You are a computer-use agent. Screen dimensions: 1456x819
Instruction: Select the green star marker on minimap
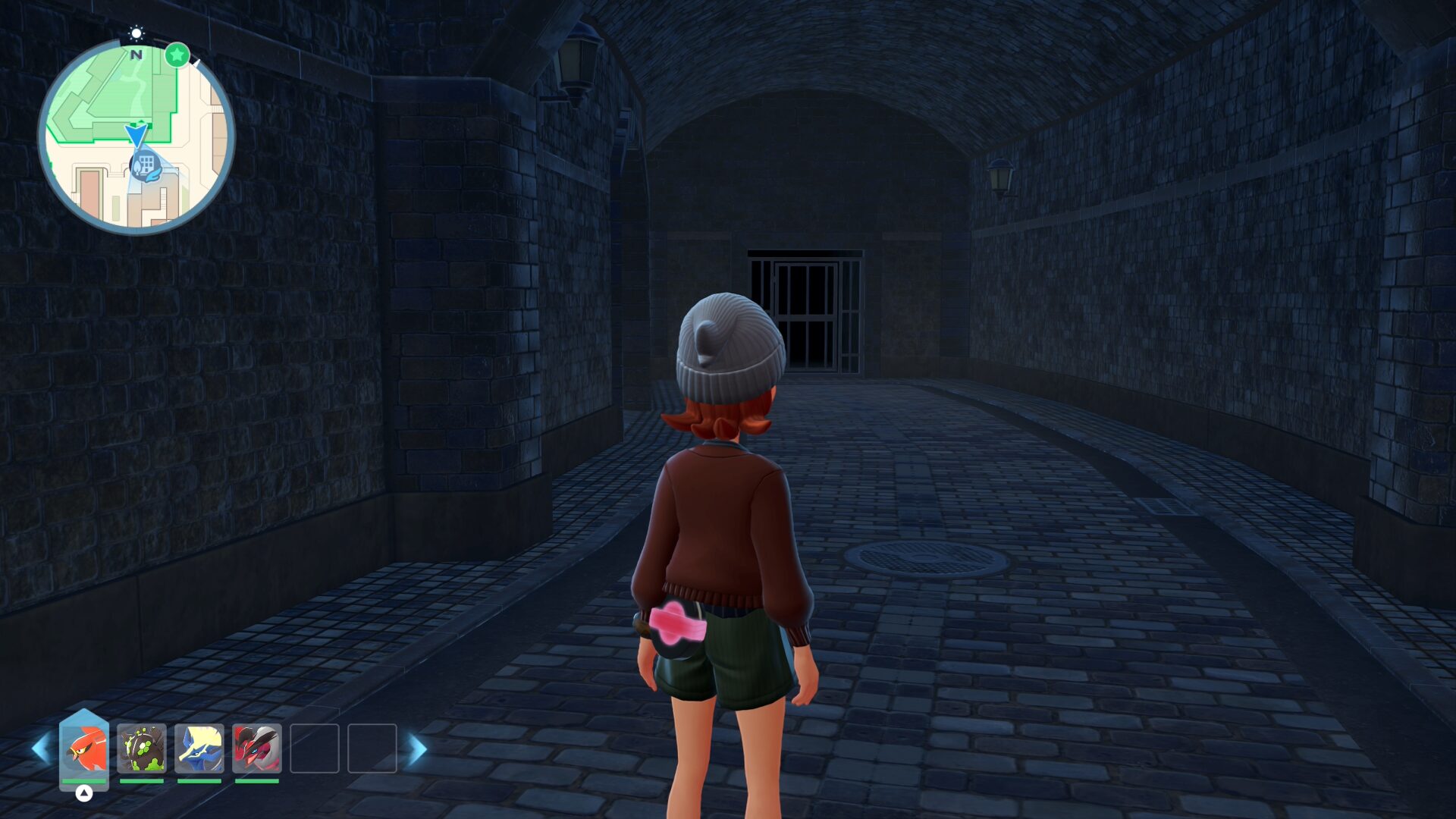point(177,55)
